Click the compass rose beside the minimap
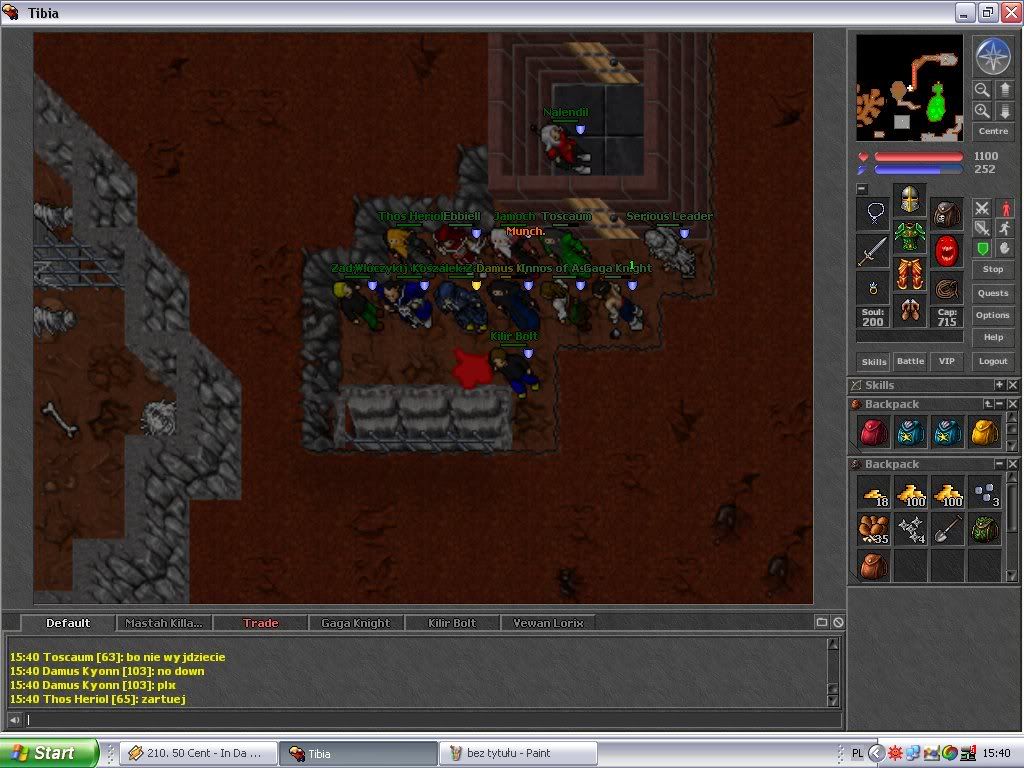 pyautogui.click(x=992, y=57)
